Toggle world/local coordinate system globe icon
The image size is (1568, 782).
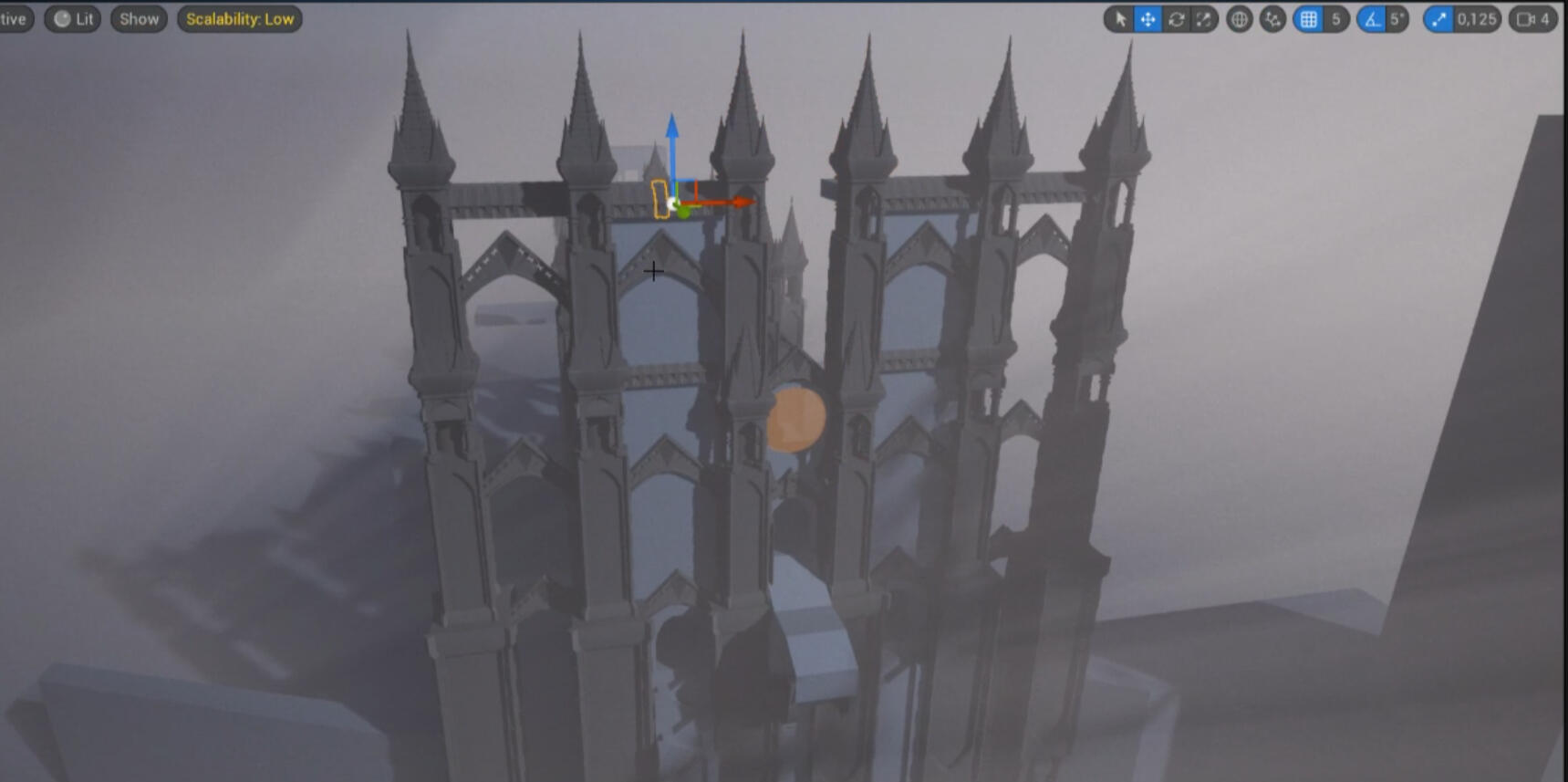[x=1239, y=18]
